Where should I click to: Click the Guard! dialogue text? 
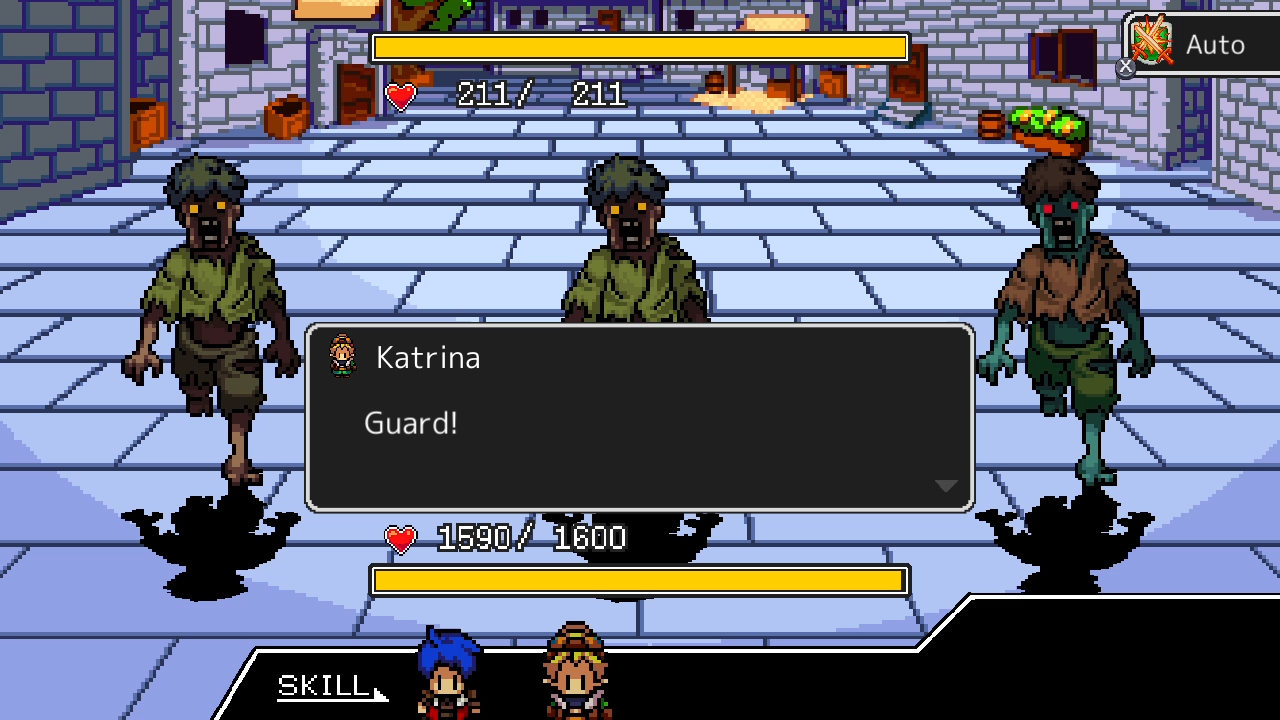tap(411, 423)
